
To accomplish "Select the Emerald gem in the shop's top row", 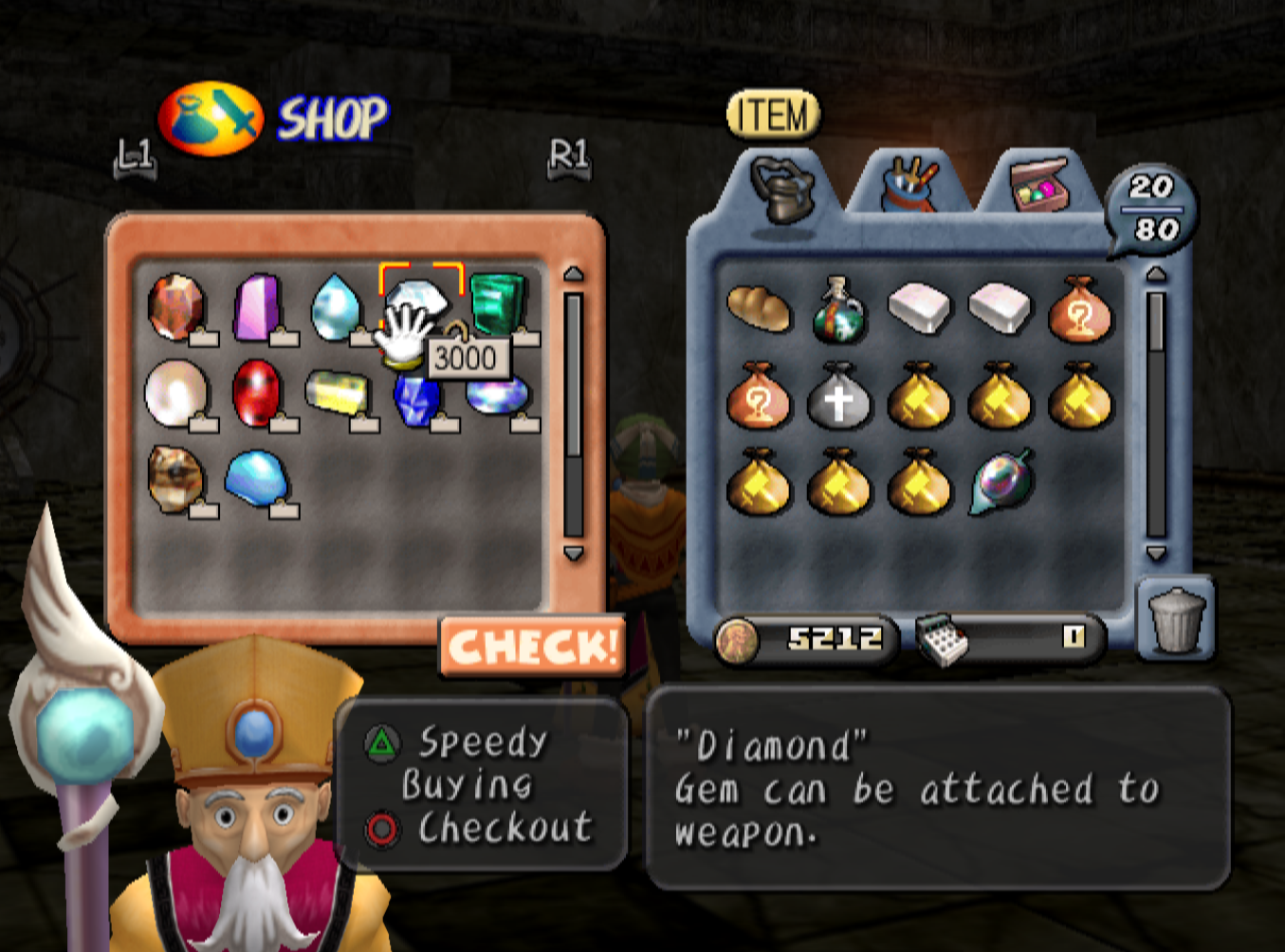I will (500, 303).
